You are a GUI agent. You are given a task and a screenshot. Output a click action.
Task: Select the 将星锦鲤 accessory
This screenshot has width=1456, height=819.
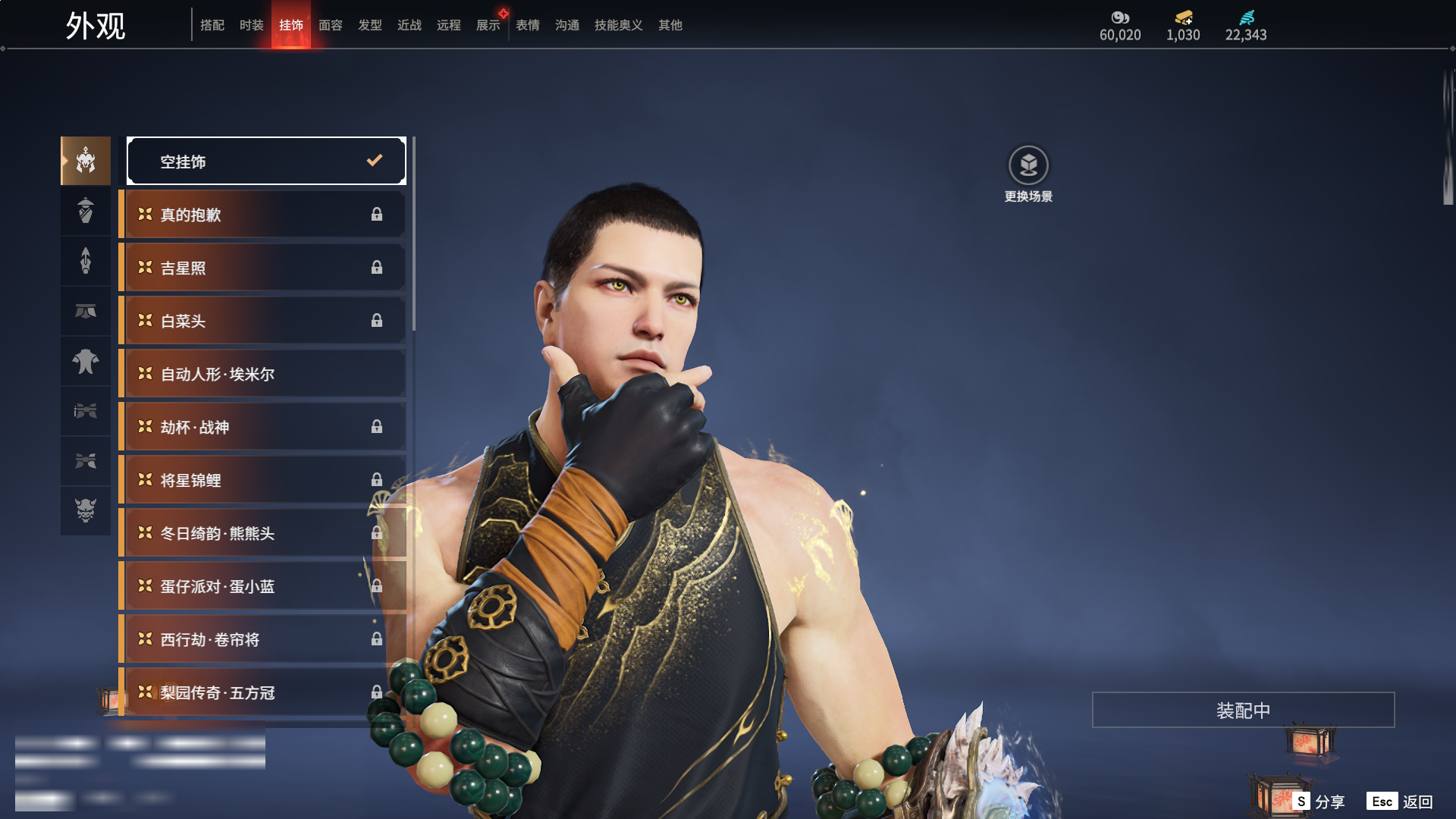262,480
